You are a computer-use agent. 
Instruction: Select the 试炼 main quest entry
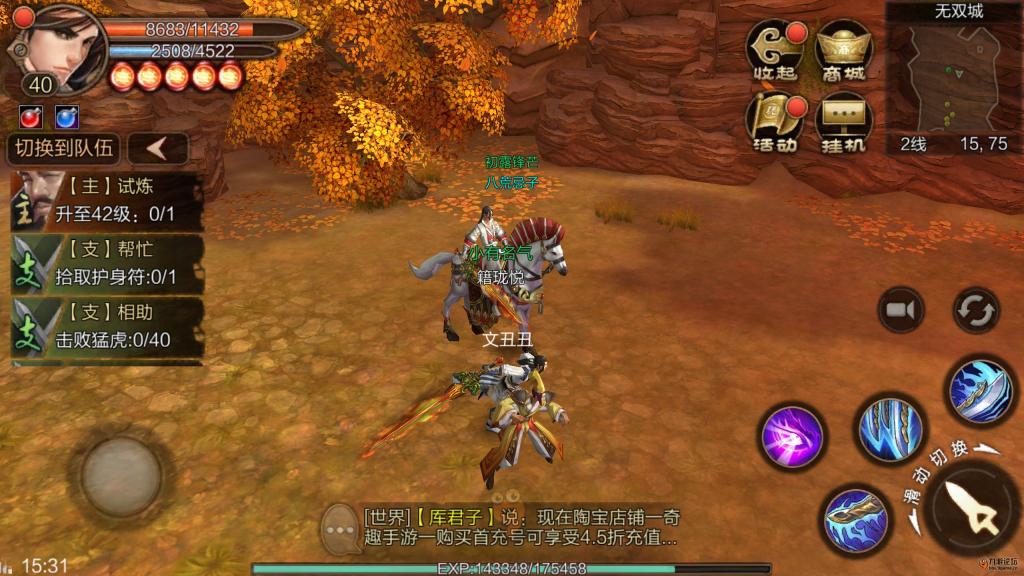tap(107, 201)
